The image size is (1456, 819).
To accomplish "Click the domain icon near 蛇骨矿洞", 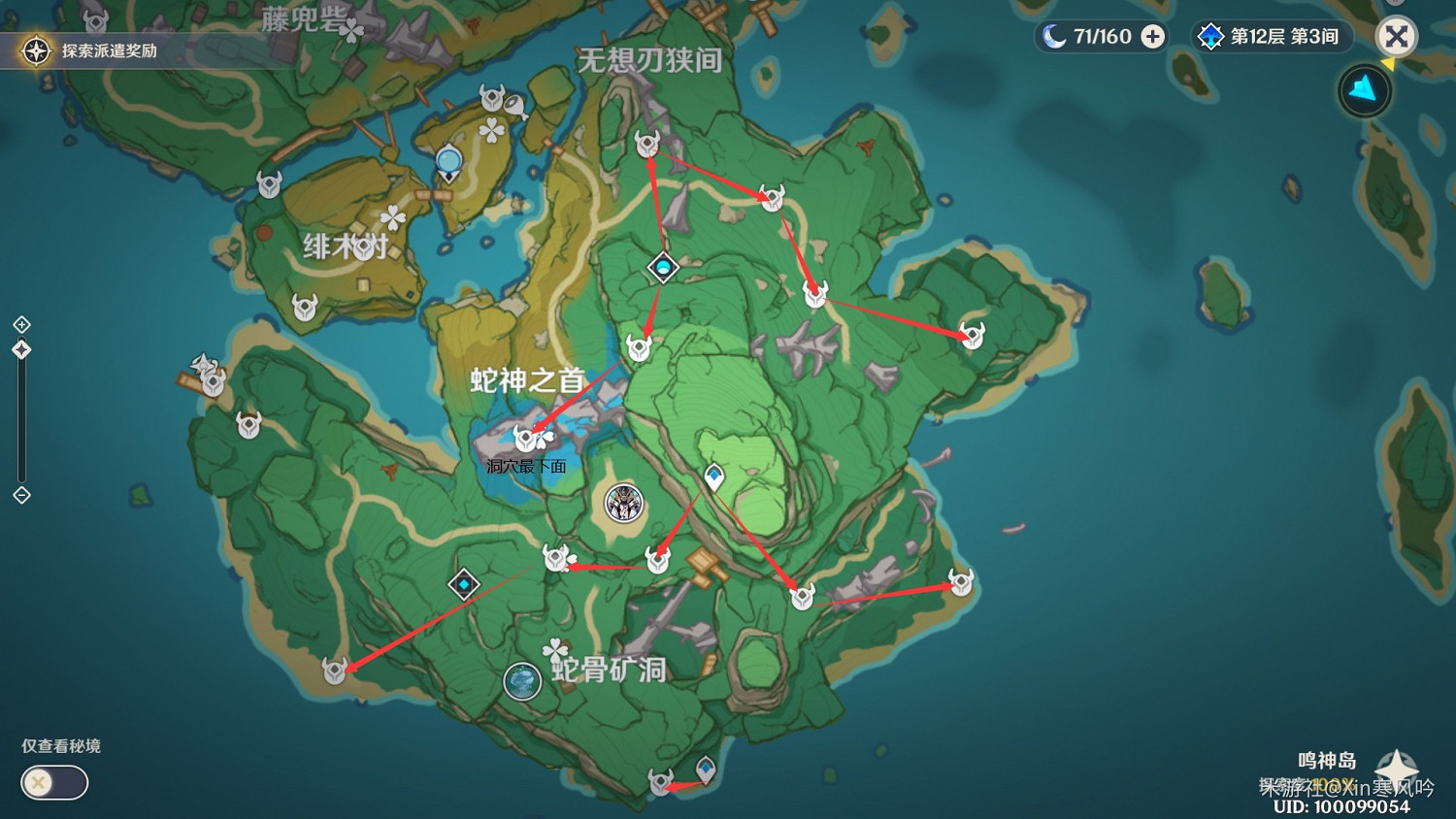I will [463, 584].
